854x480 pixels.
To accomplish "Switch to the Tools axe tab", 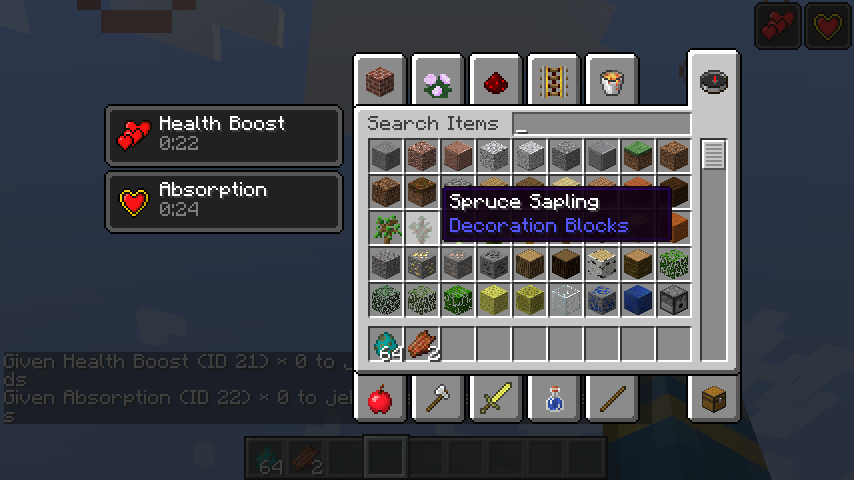I will 437,401.
